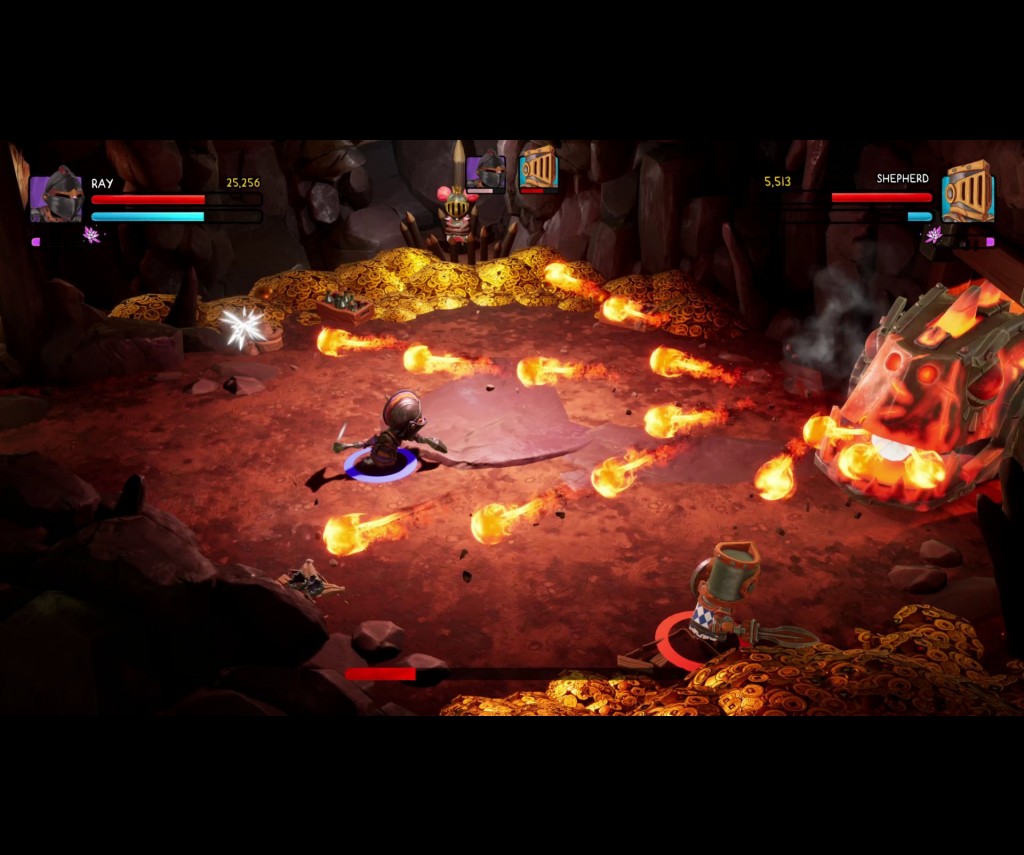Select Shepherd's cage helmet portrait
The image size is (1024, 855).
[967, 193]
